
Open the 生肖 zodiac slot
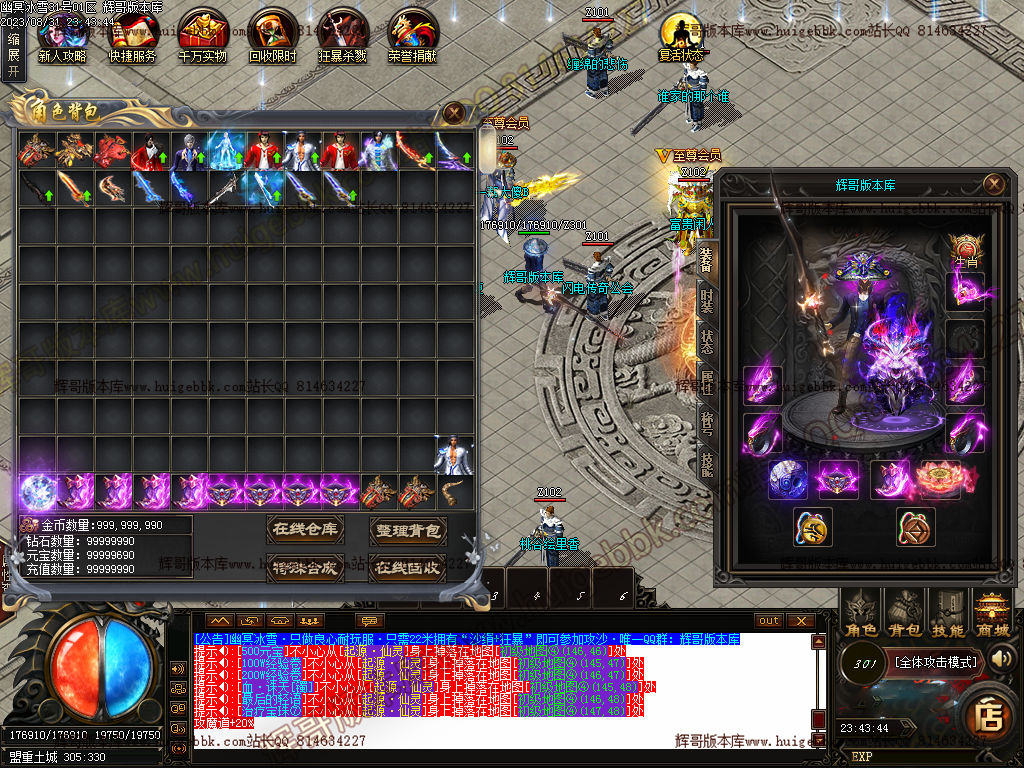[965, 250]
